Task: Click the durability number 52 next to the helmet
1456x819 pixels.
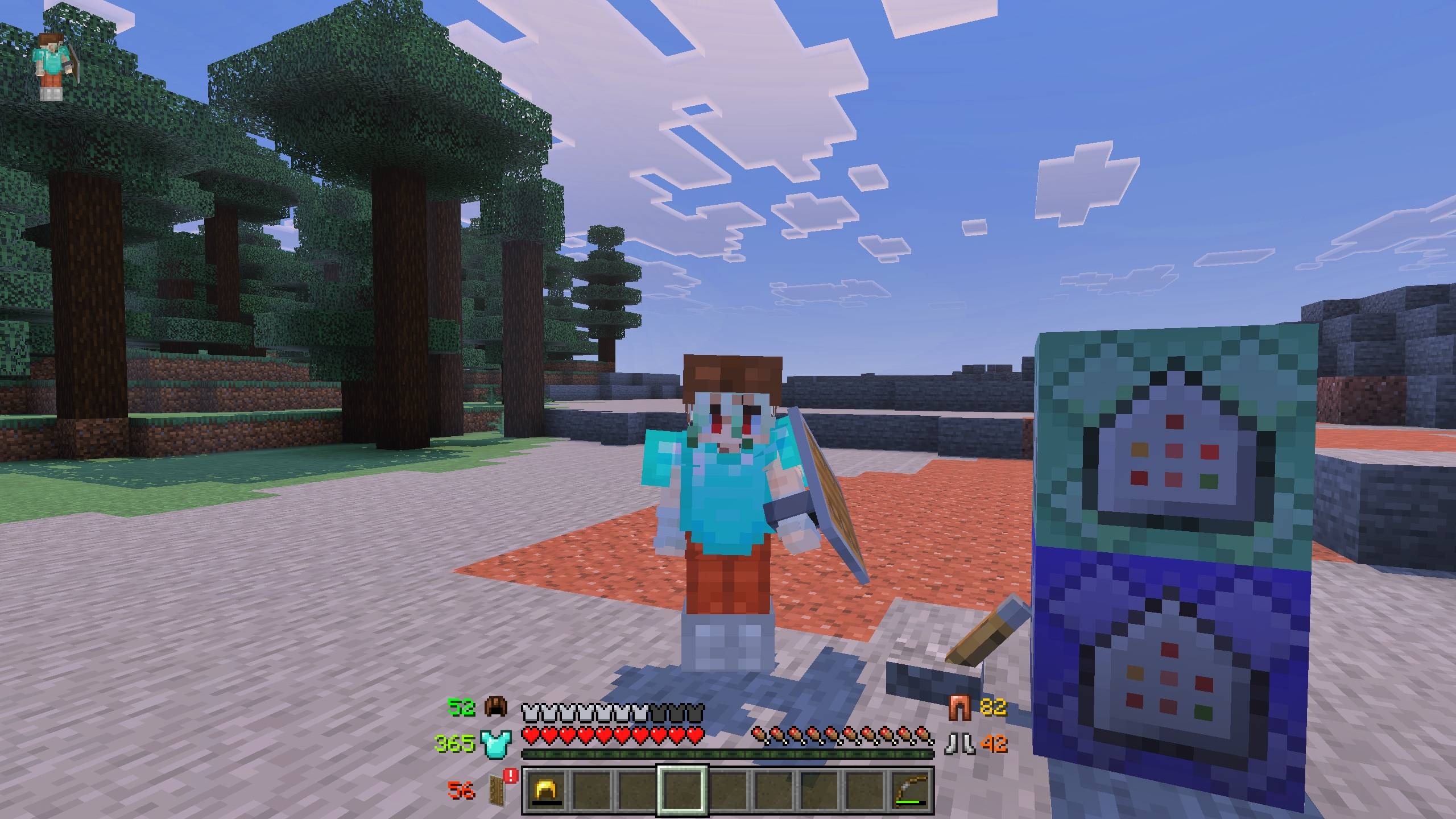Action: [462, 707]
